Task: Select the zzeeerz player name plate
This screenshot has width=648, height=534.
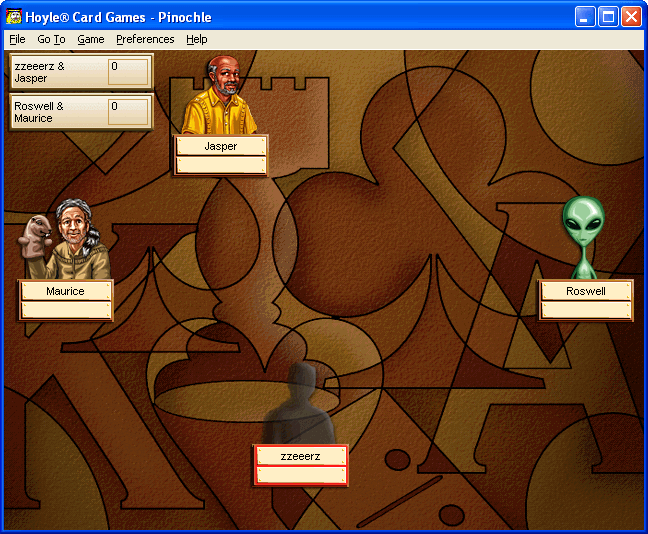Action: tap(300, 456)
